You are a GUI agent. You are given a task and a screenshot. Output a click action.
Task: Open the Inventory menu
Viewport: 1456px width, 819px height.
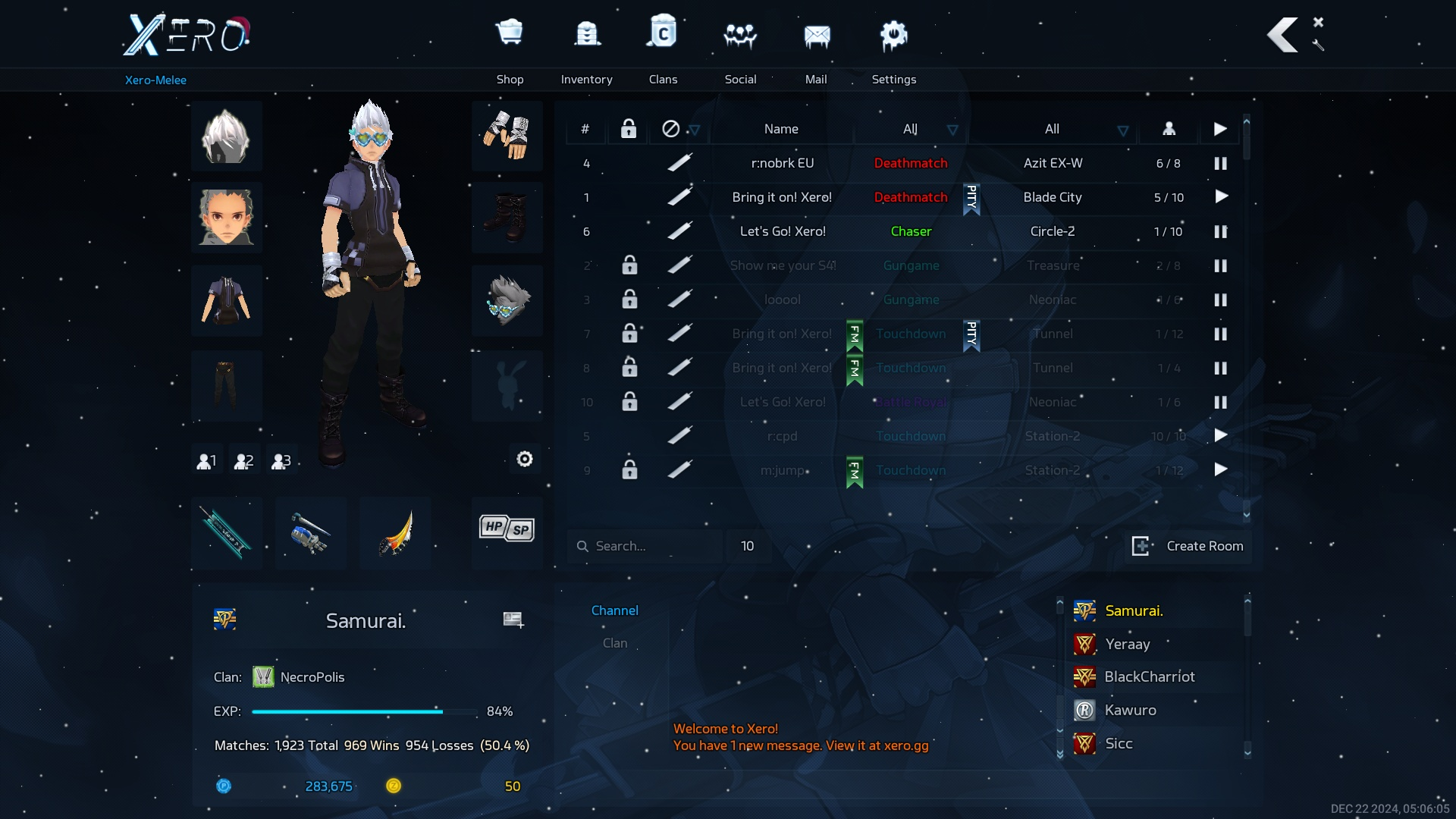(x=586, y=47)
